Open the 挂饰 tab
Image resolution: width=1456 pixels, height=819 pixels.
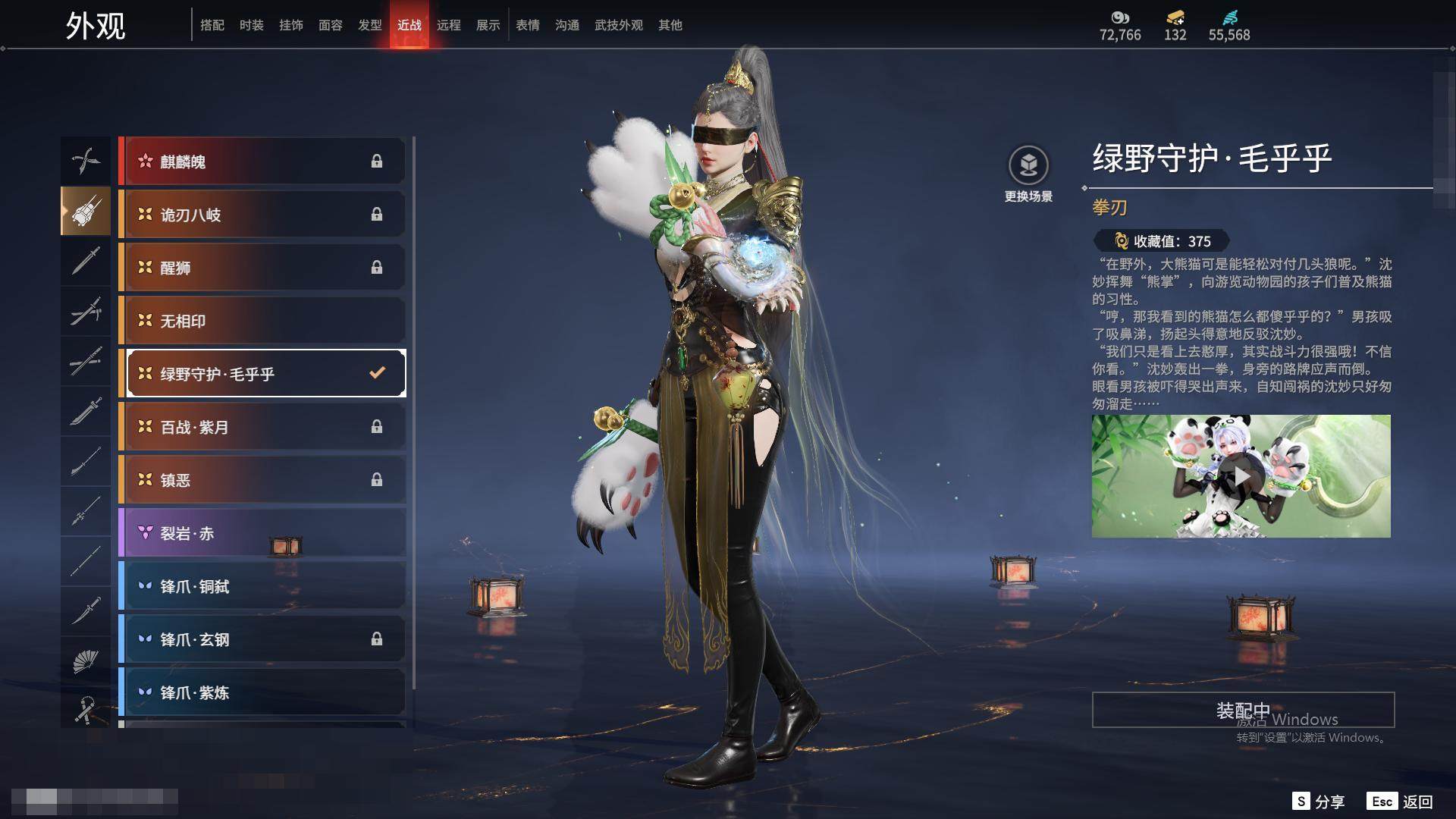tap(290, 25)
